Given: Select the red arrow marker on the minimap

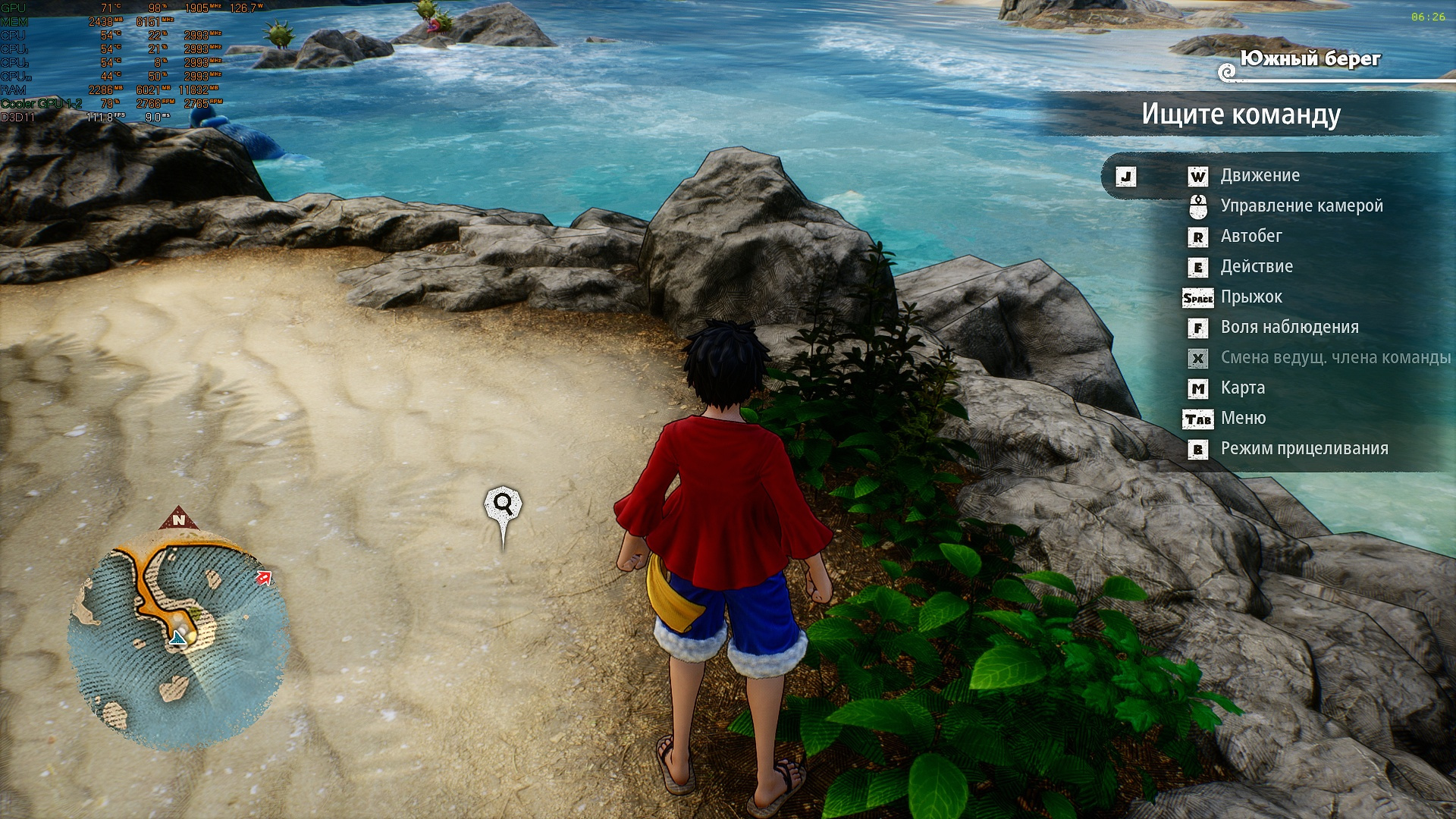Looking at the screenshot, I should point(264,578).
